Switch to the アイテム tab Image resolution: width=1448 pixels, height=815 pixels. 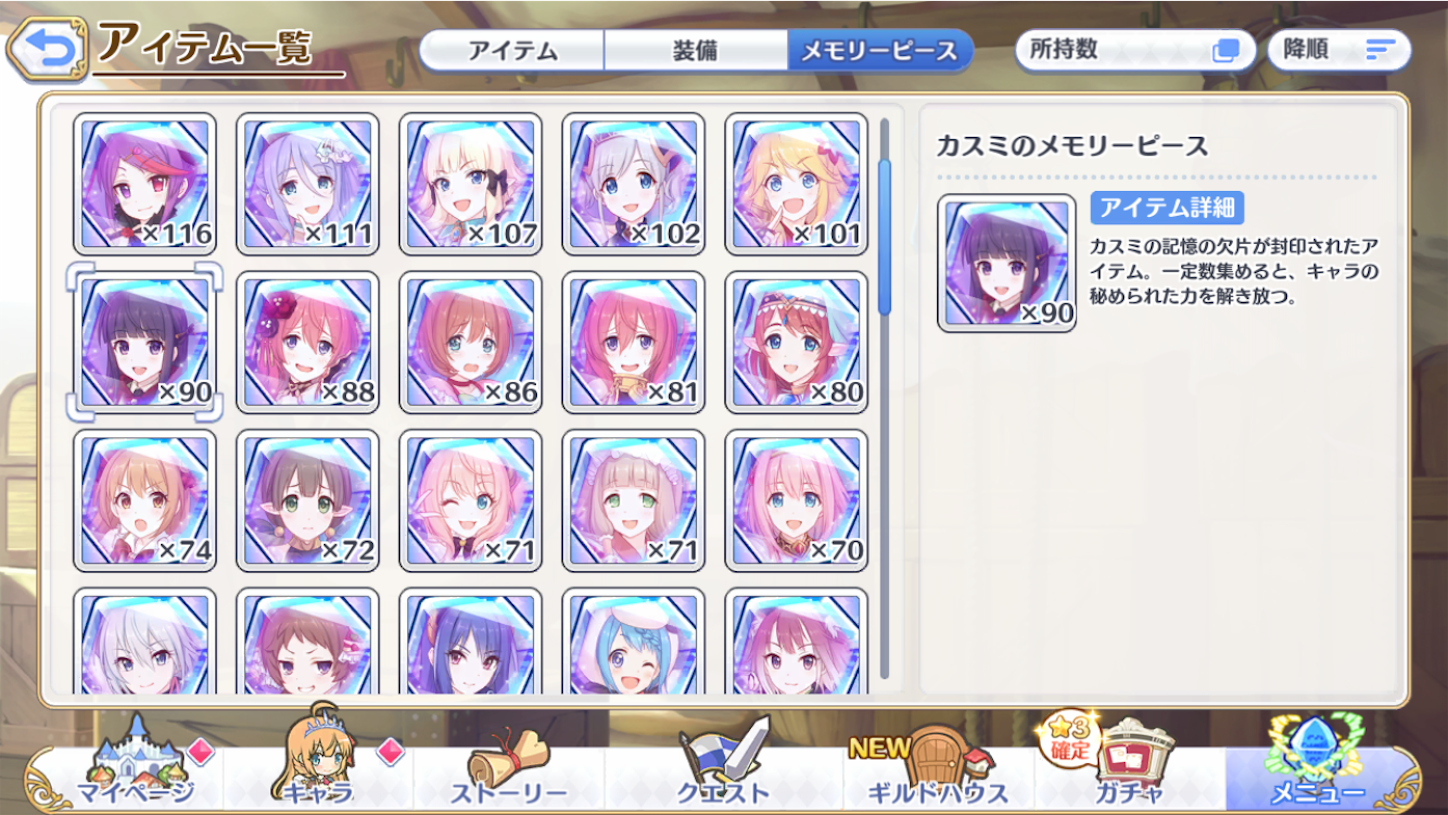click(x=514, y=48)
